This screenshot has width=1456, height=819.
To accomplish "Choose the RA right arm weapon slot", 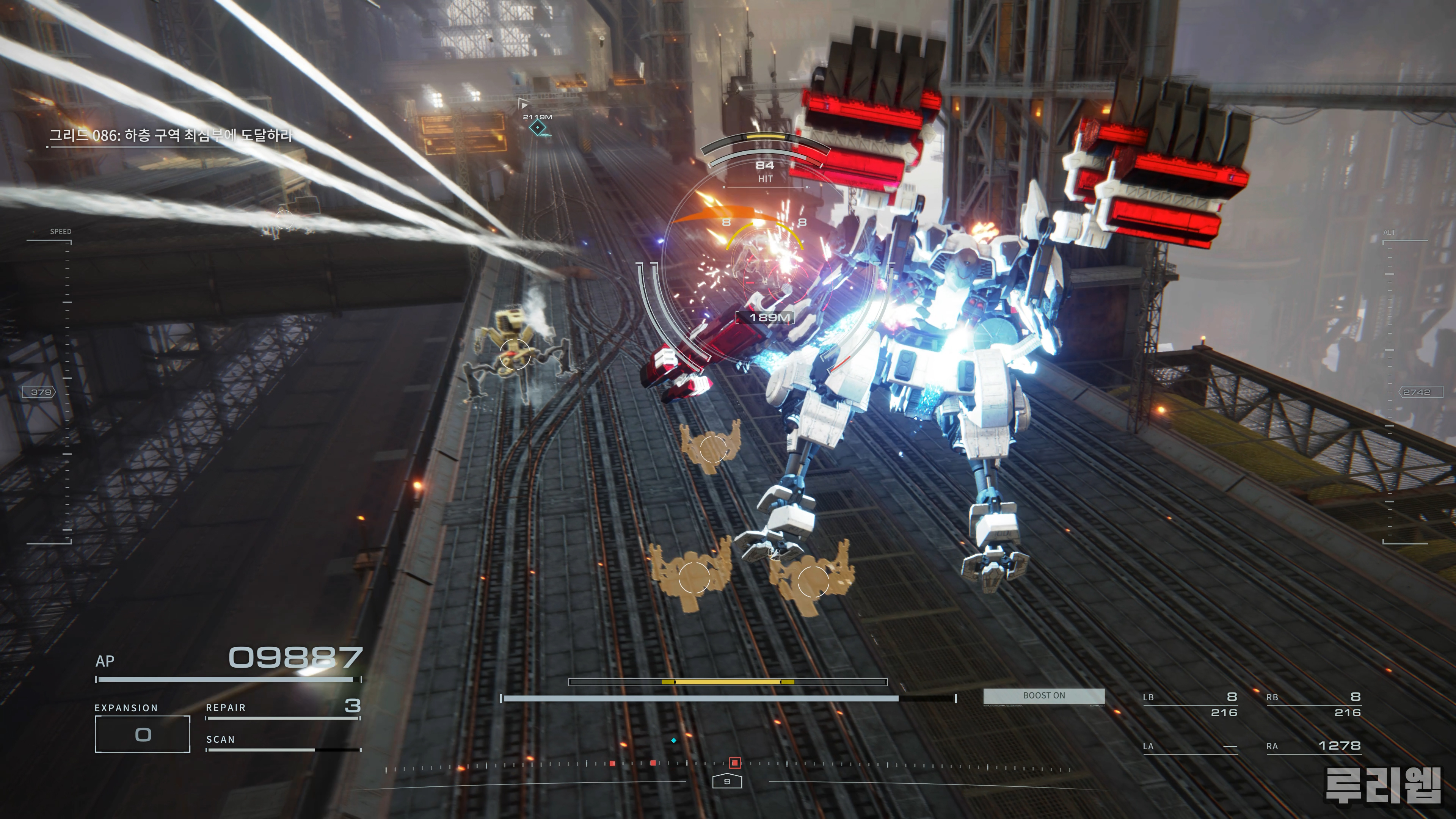I will coord(1313,746).
